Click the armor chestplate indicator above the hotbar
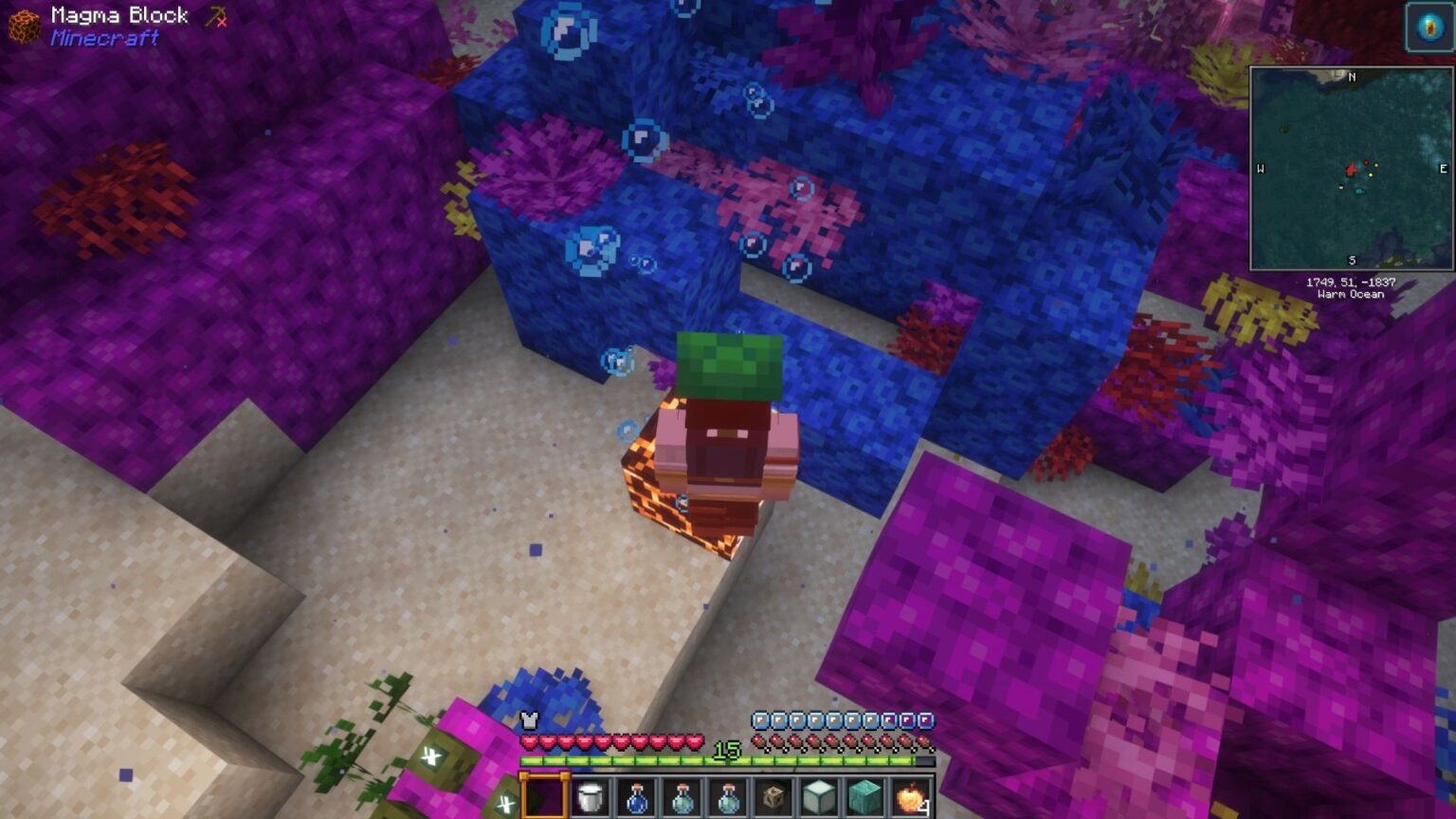1456x819 pixels. 530,719
